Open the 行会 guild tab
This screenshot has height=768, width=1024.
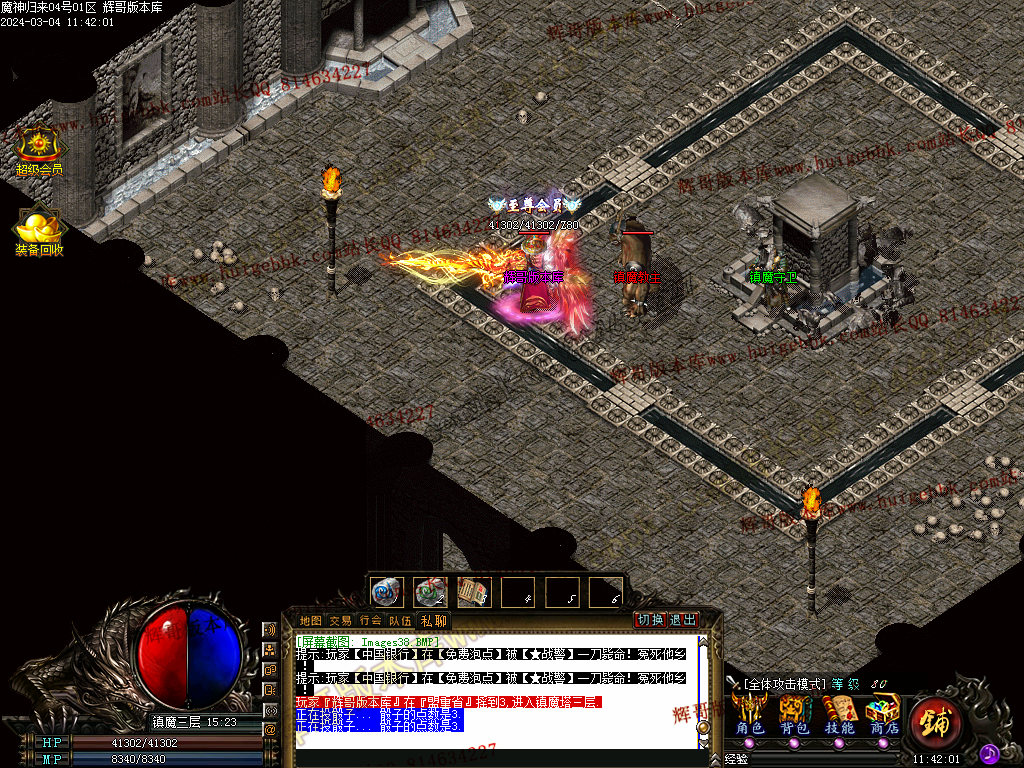click(x=370, y=620)
